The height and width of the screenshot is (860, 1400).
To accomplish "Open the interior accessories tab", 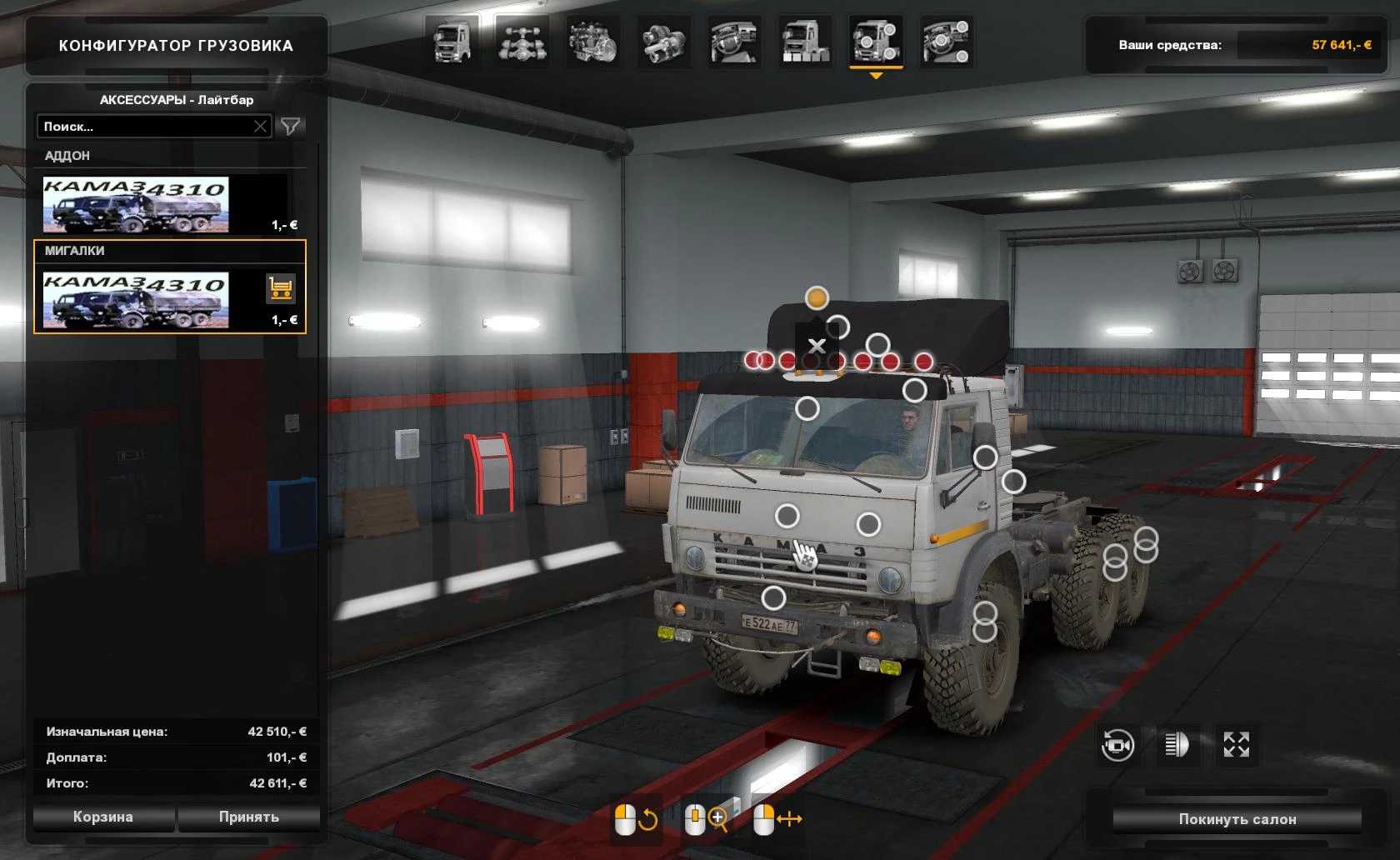I will point(947,42).
